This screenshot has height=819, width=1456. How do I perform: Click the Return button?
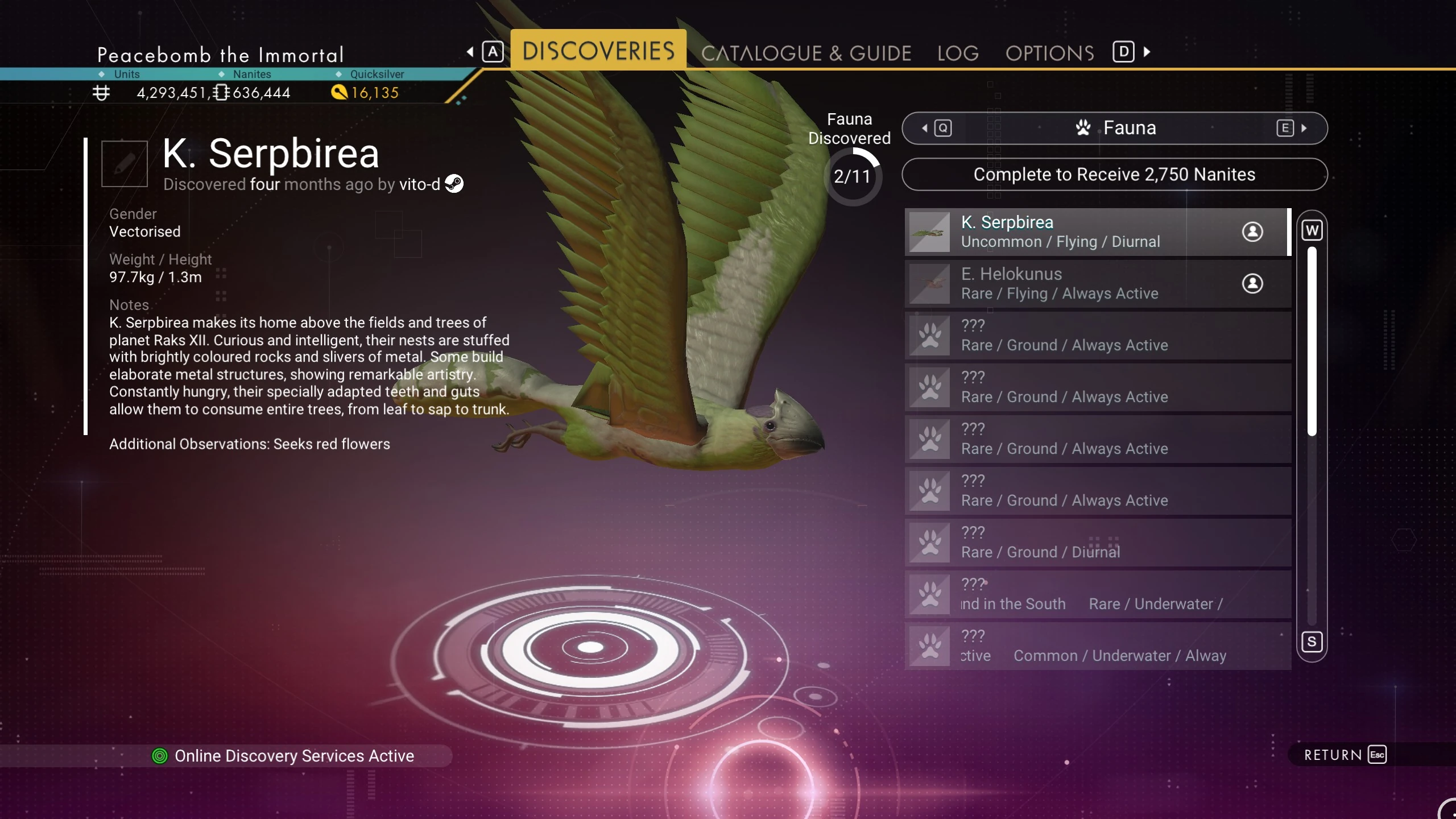tap(1345, 755)
